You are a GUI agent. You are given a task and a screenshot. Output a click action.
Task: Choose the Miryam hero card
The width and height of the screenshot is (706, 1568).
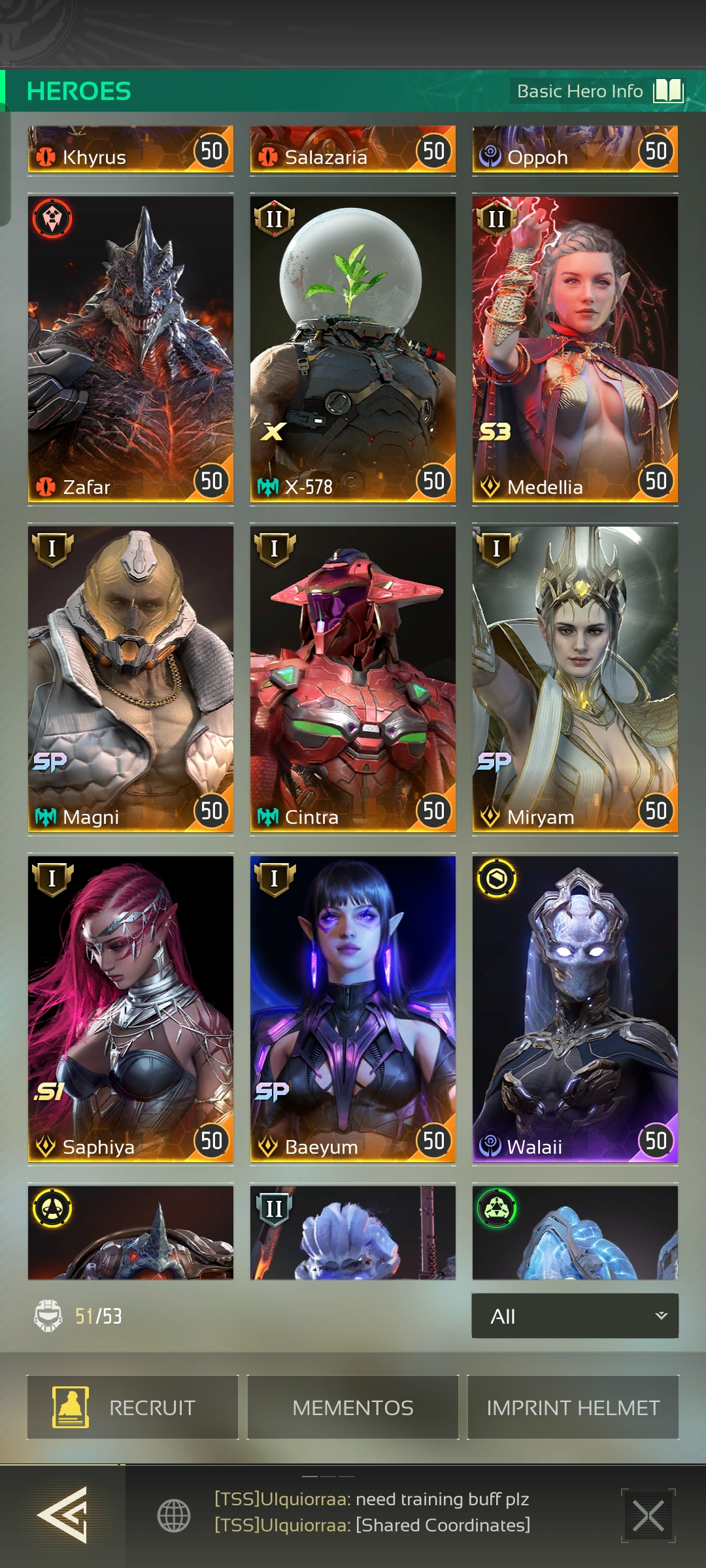[575, 679]
